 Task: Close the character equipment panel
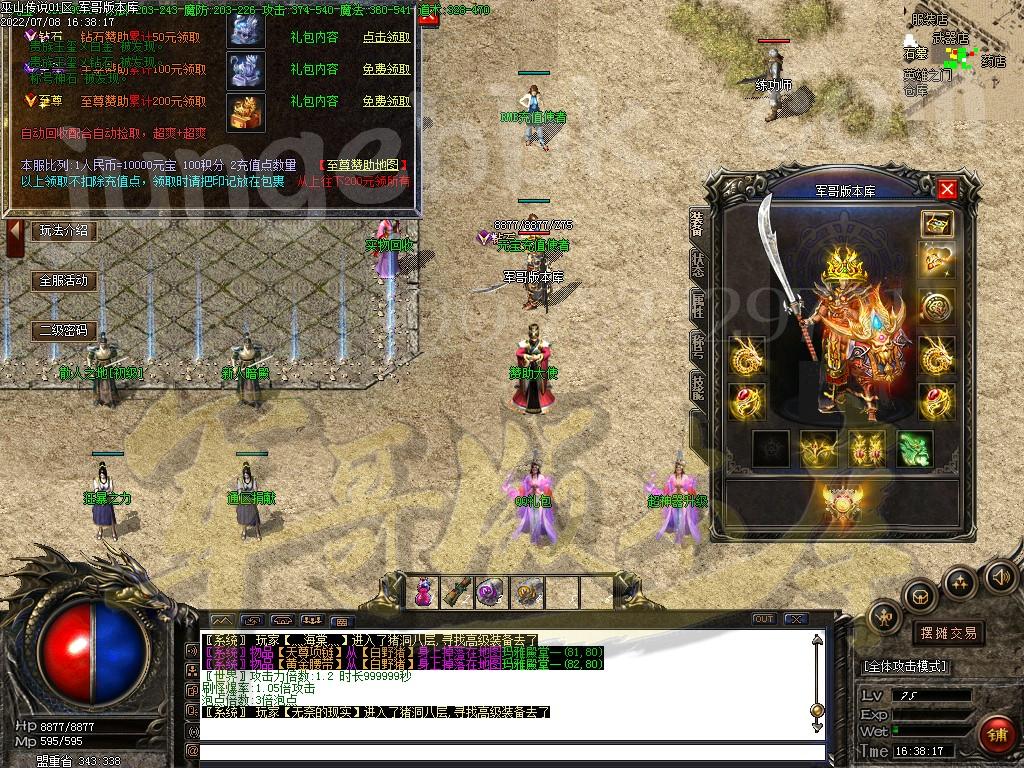[947, 189]
